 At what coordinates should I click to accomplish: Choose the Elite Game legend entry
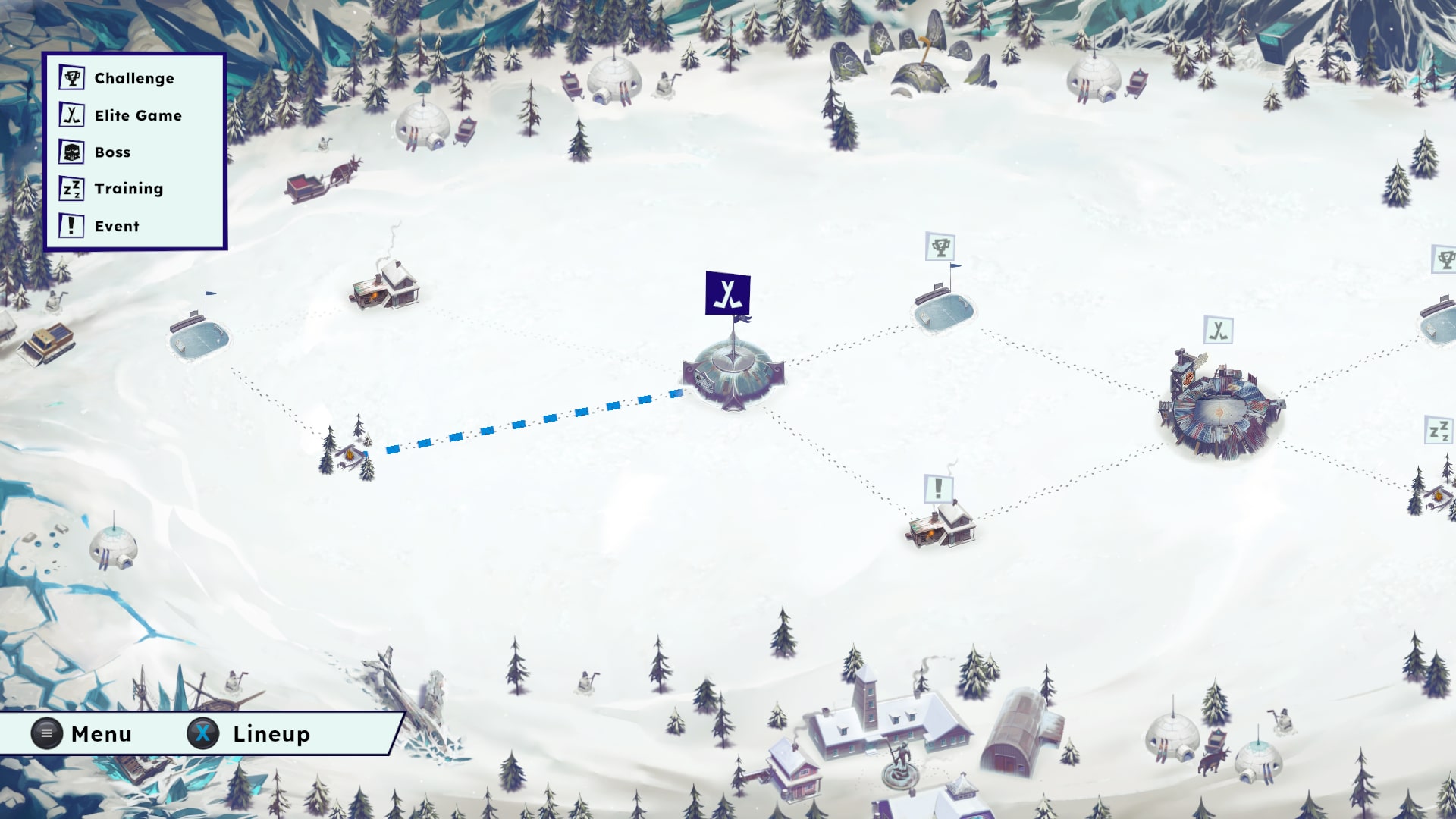[121, 115]
